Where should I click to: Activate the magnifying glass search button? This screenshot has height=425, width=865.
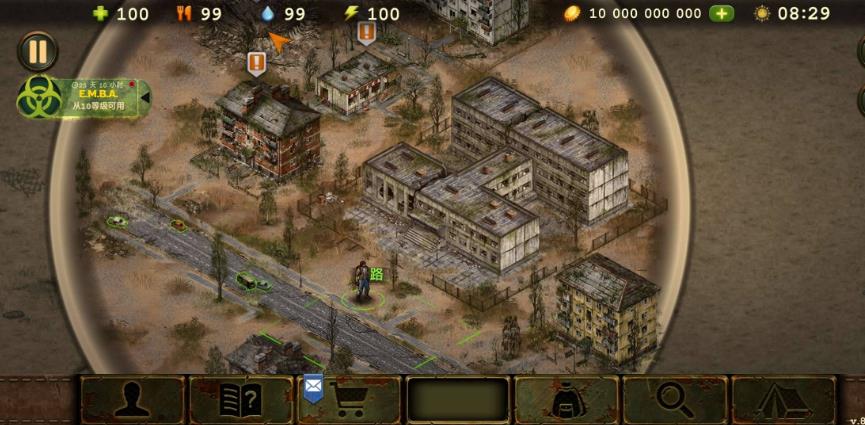[x=675, y=400]
